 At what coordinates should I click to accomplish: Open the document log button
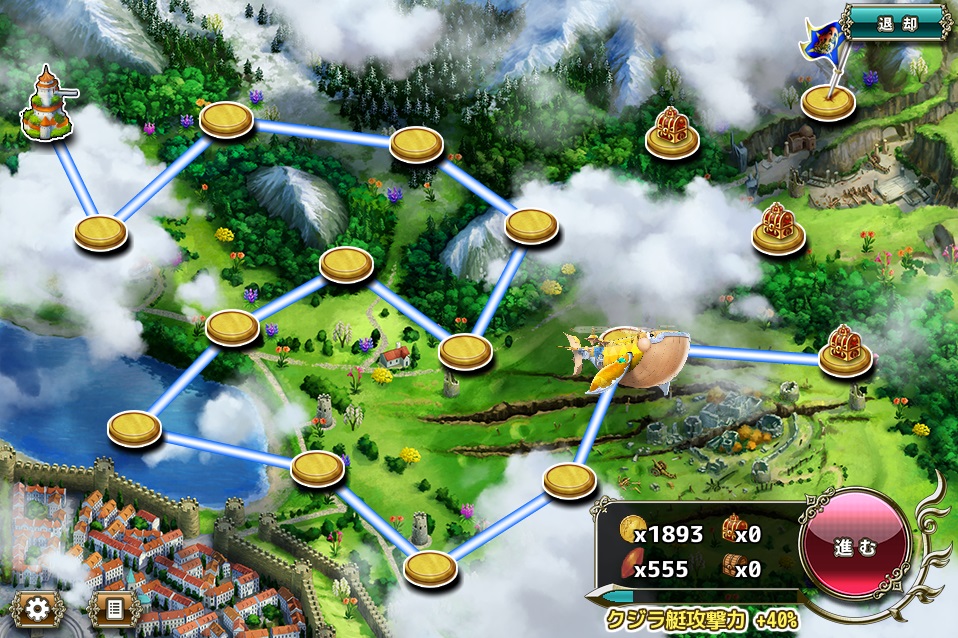point(113,607)
